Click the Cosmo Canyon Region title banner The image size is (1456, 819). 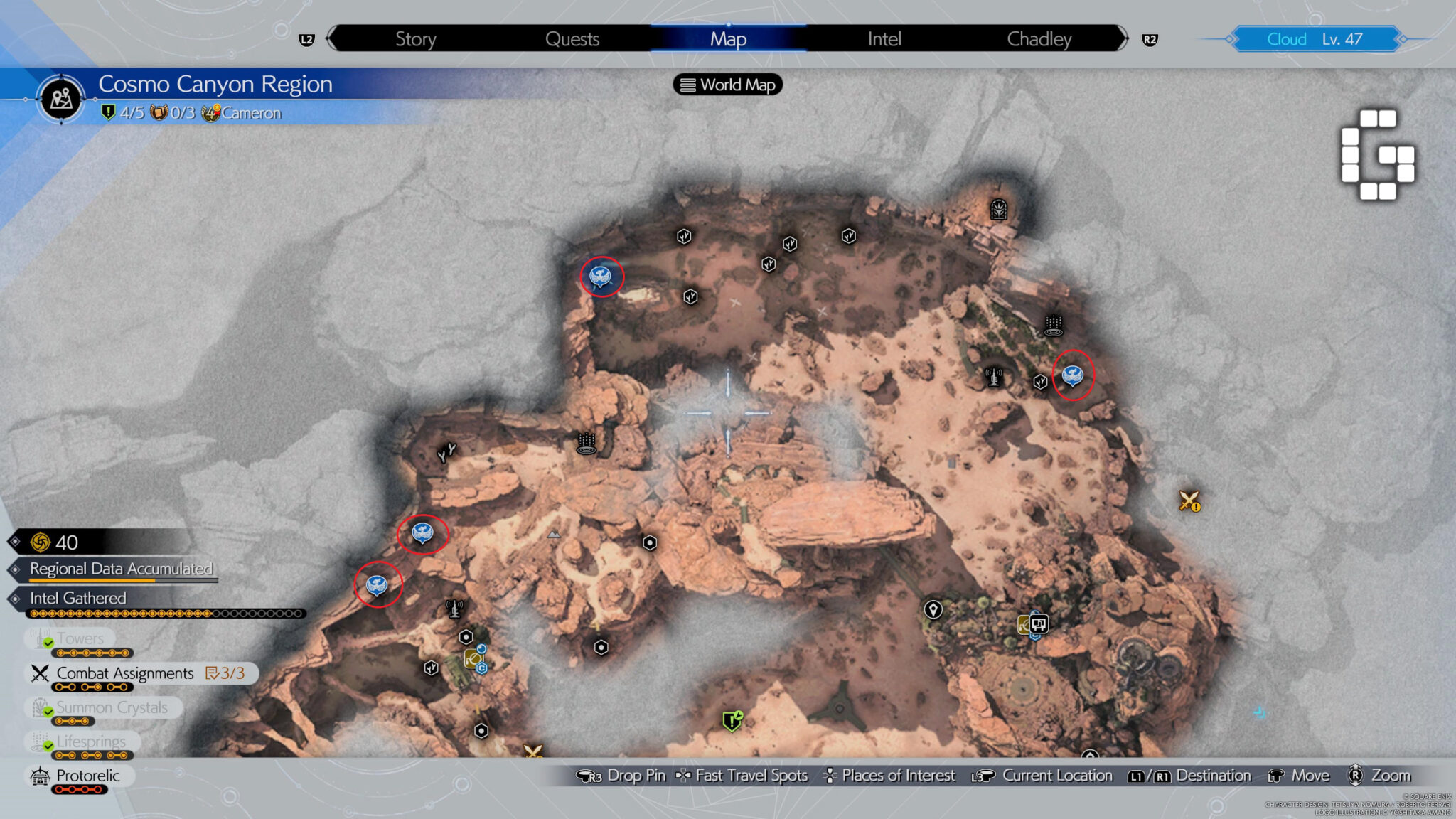pyautogui.click(x=213, y=84)
